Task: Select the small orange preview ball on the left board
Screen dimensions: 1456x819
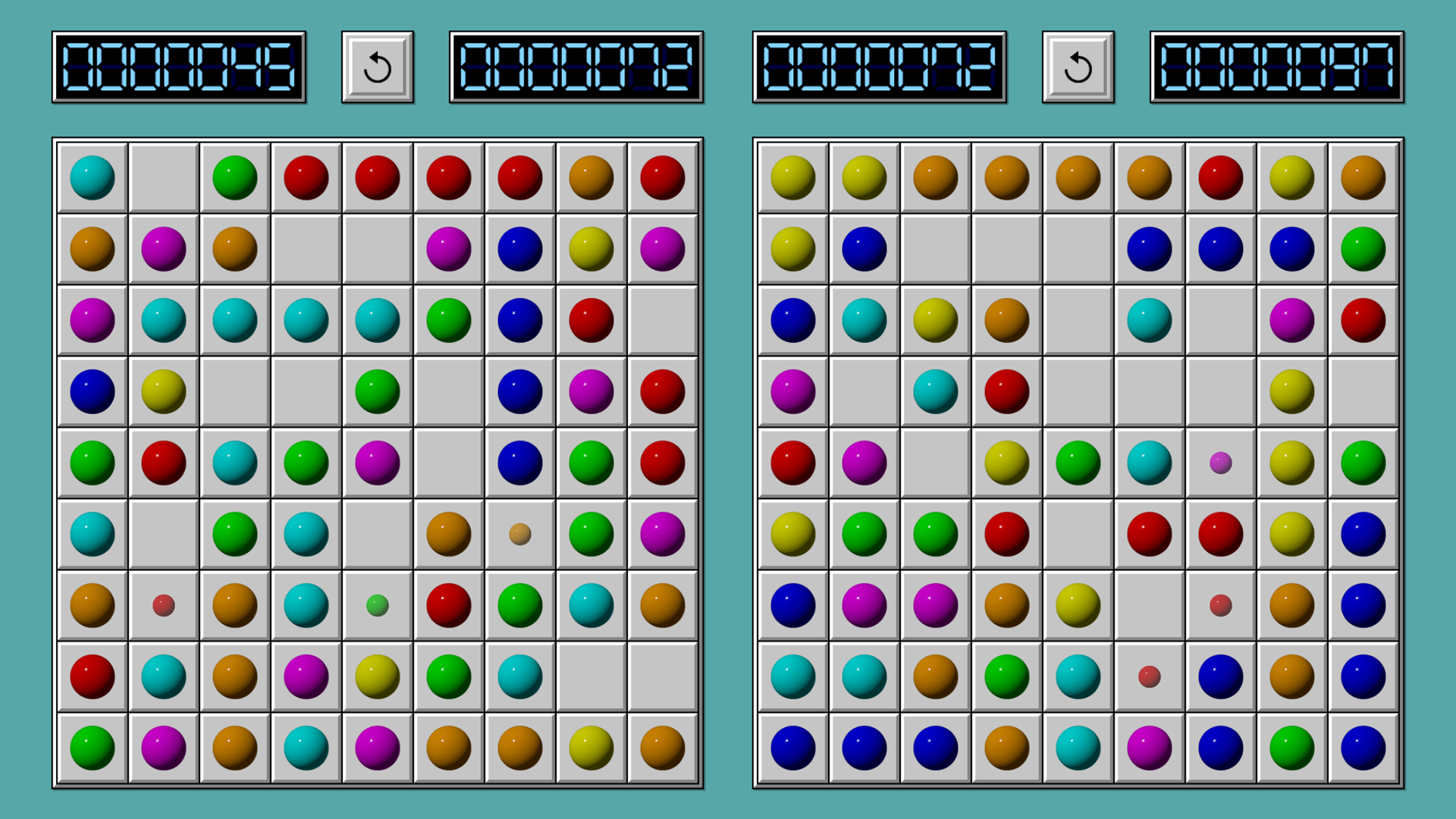Action: [x=520, y=534]
